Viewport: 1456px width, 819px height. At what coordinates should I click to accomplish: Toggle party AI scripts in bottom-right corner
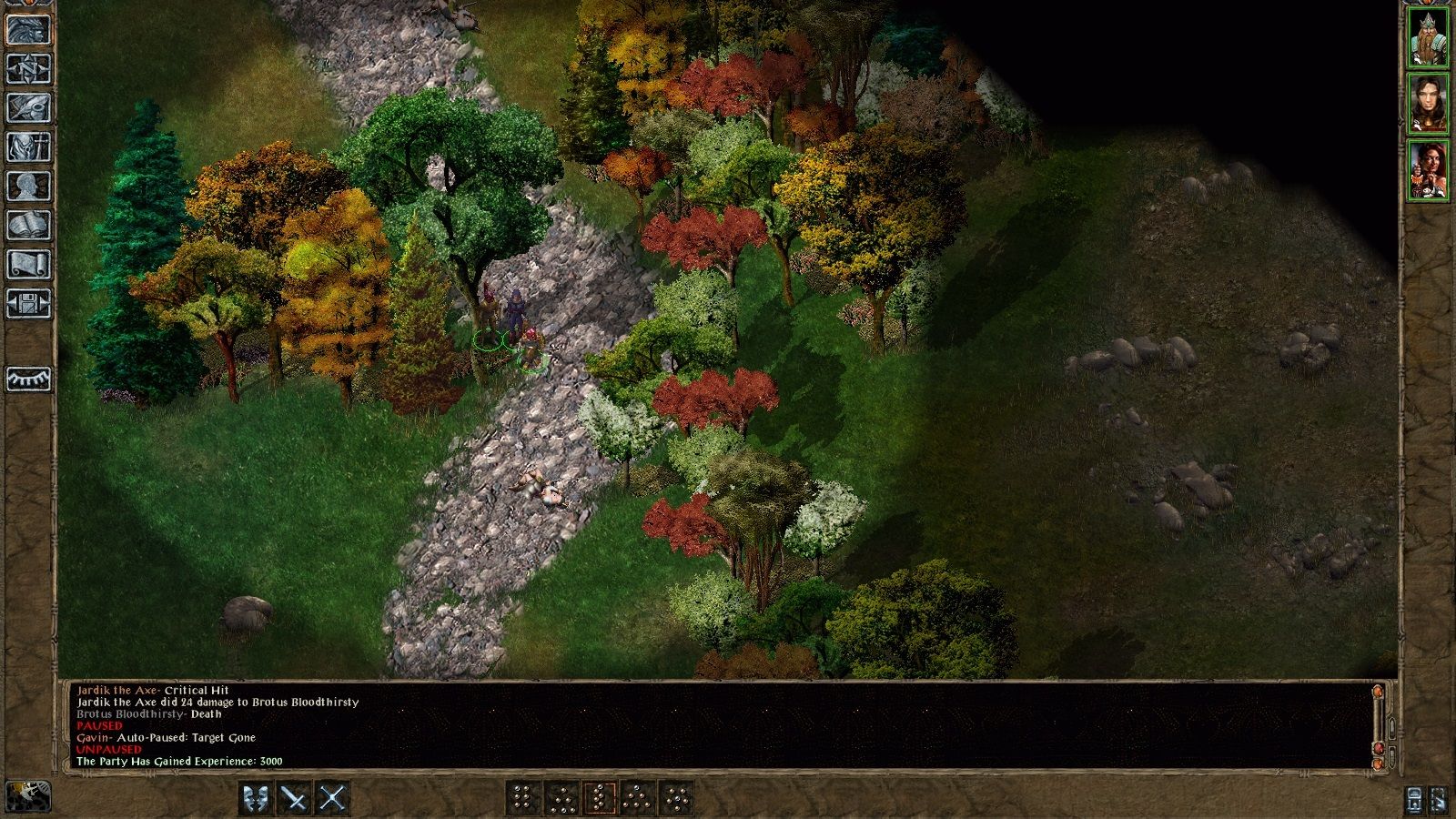pos(1441,801)
